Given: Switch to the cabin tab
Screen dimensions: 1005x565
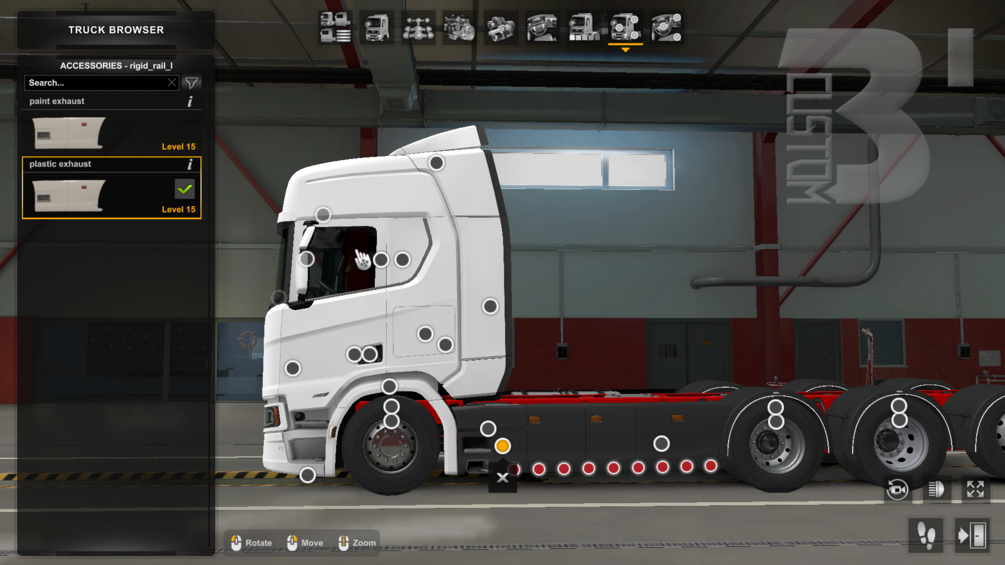Looking at the screenshot, I should click(377, 28).
